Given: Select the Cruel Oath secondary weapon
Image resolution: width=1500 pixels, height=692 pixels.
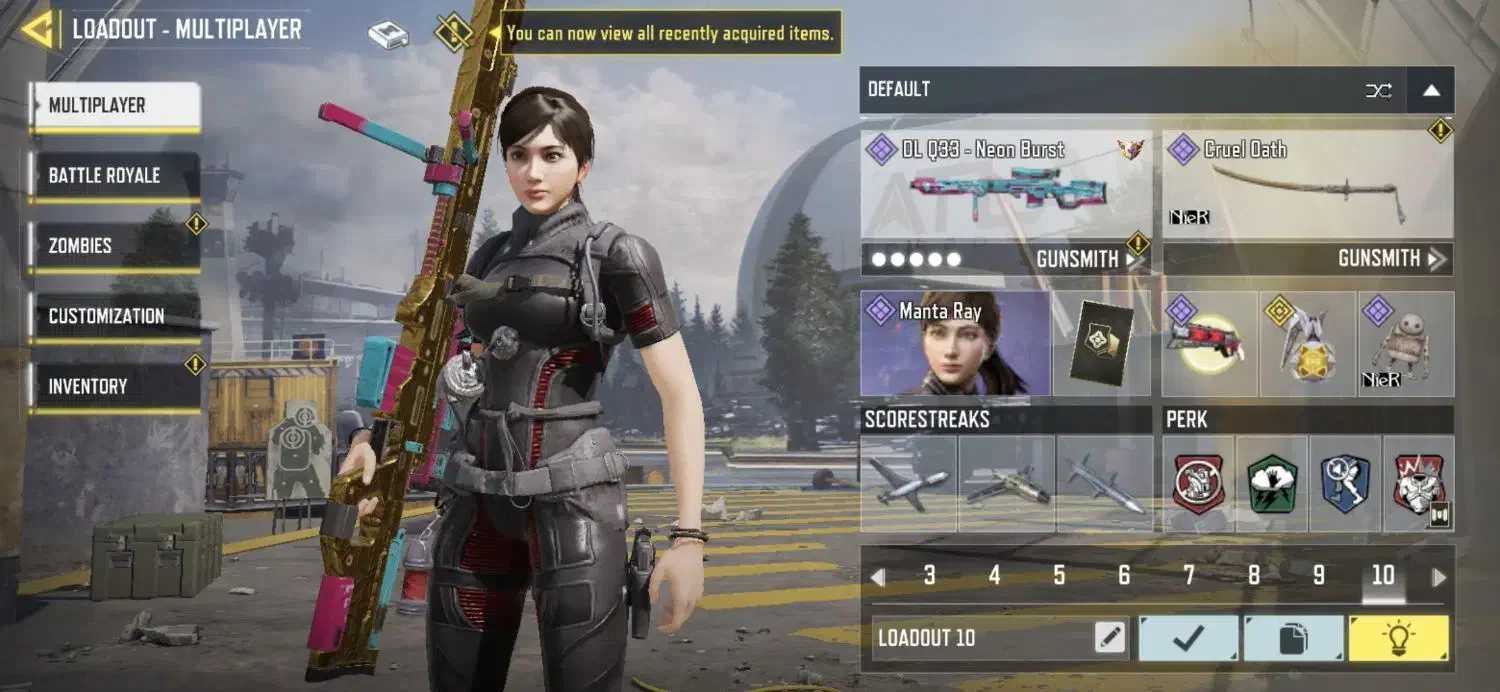Looking at the screenshot, I should click(1307, 185).
